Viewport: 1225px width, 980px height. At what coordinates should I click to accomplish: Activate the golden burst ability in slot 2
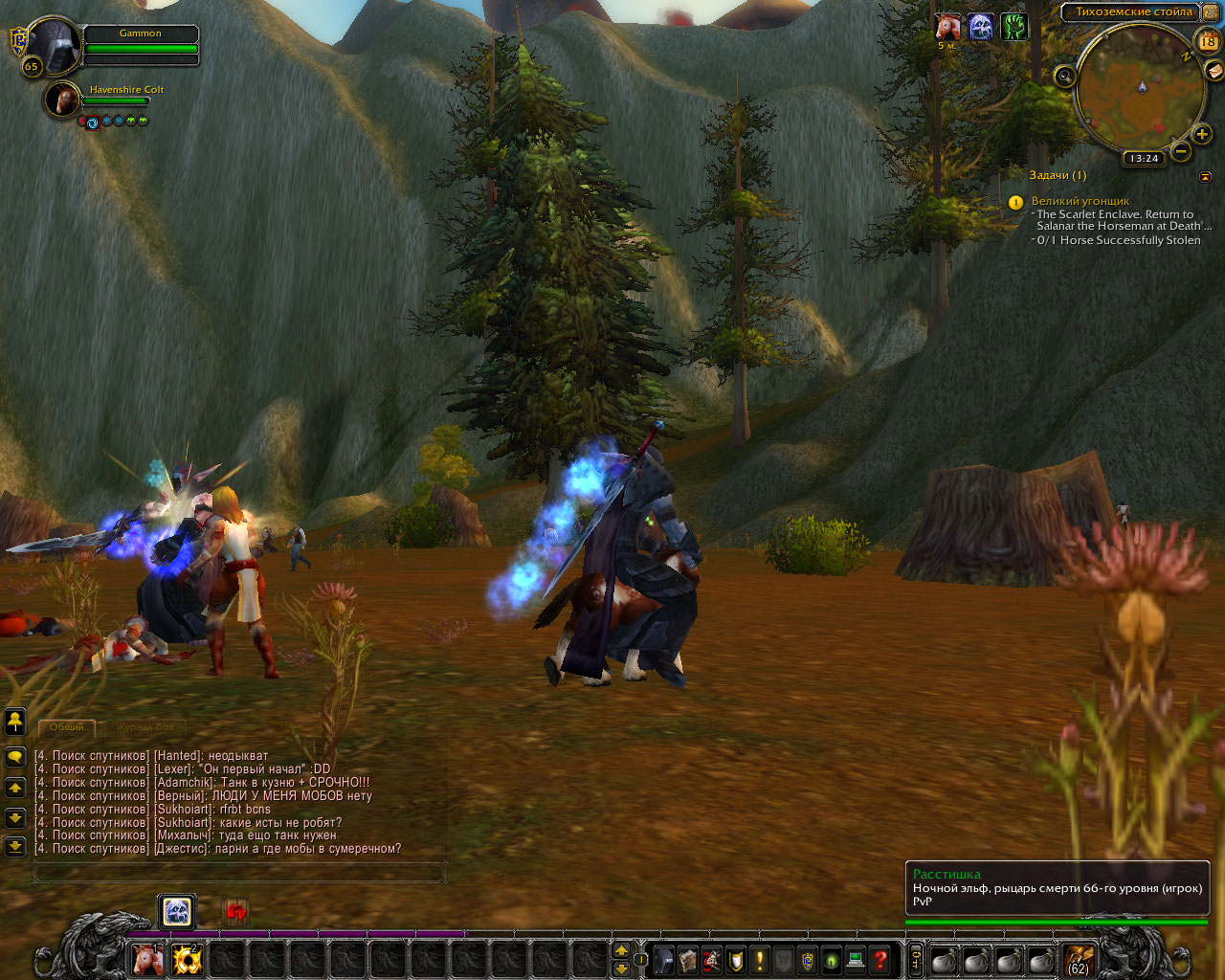pyautogui.click(x=187, y=959)
